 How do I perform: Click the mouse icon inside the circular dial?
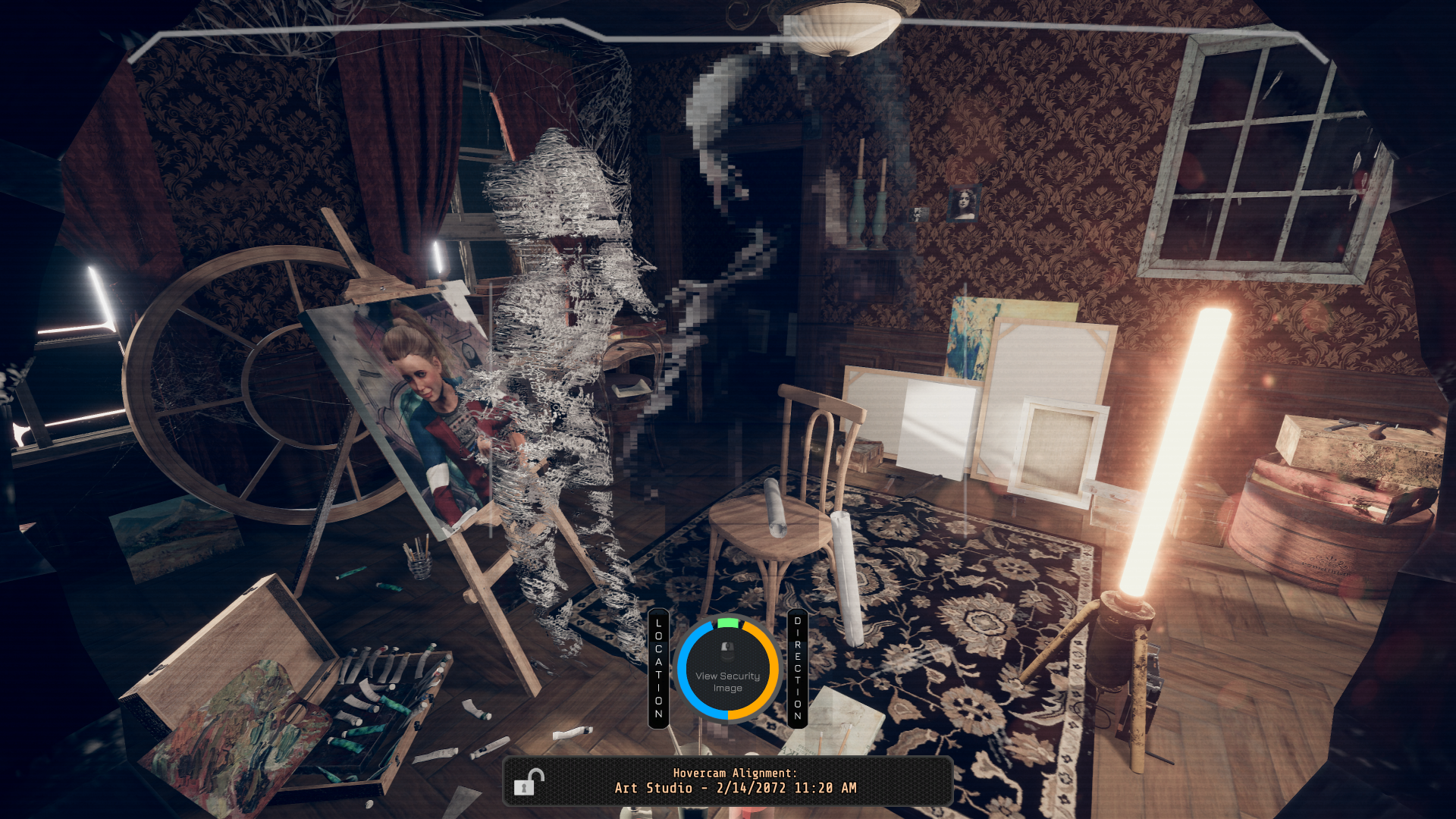tap(729, 648)
